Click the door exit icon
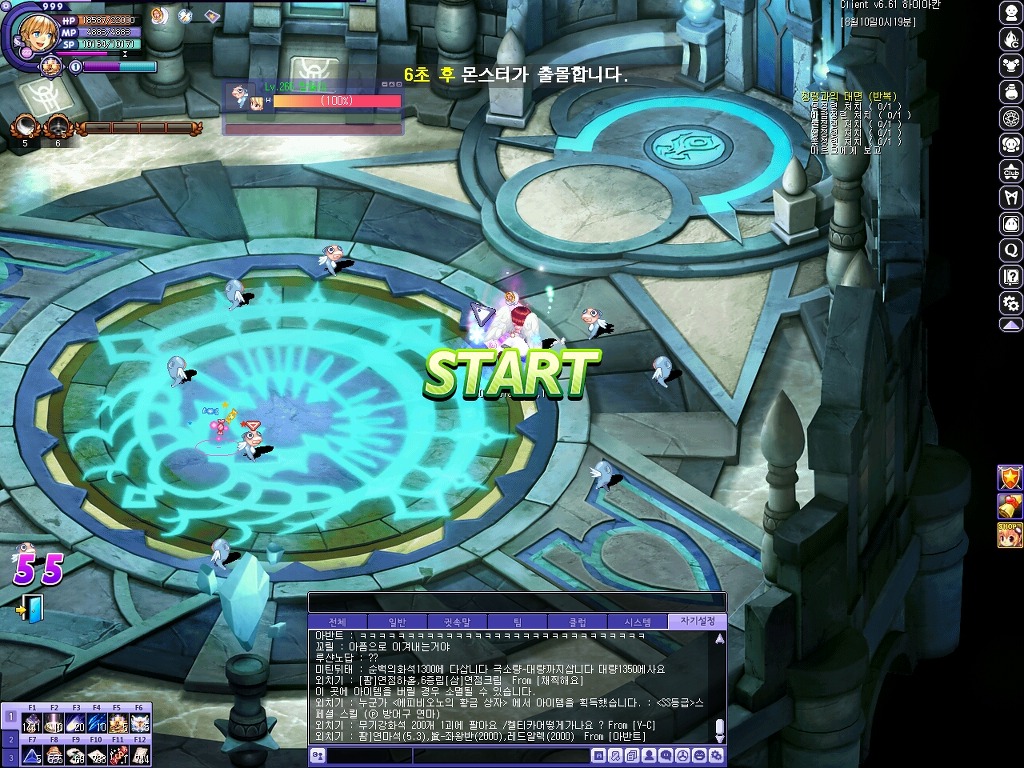 [x=31, y=608]
